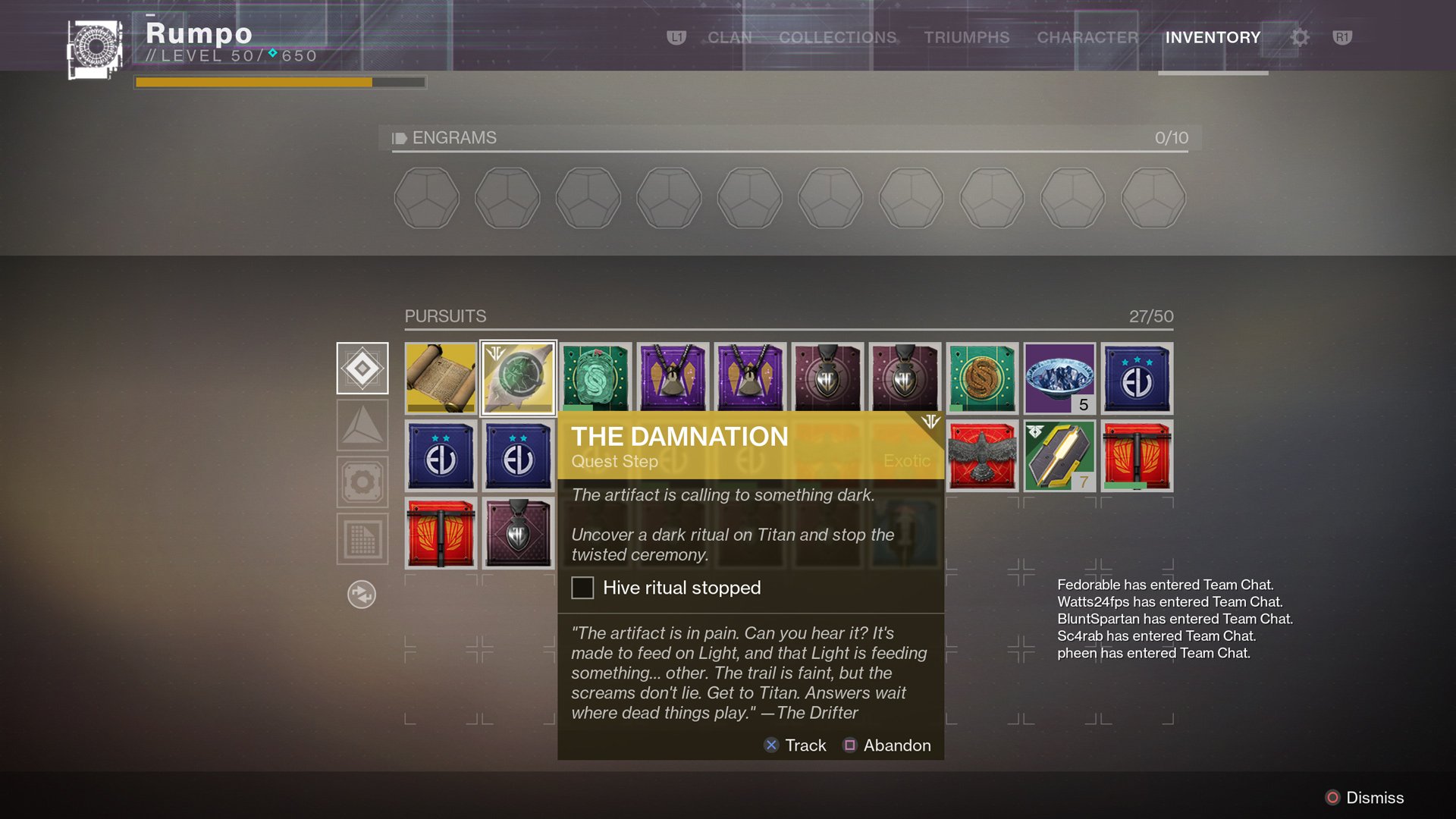Switch to the CHARACTER tab

tap(1087, 37)
